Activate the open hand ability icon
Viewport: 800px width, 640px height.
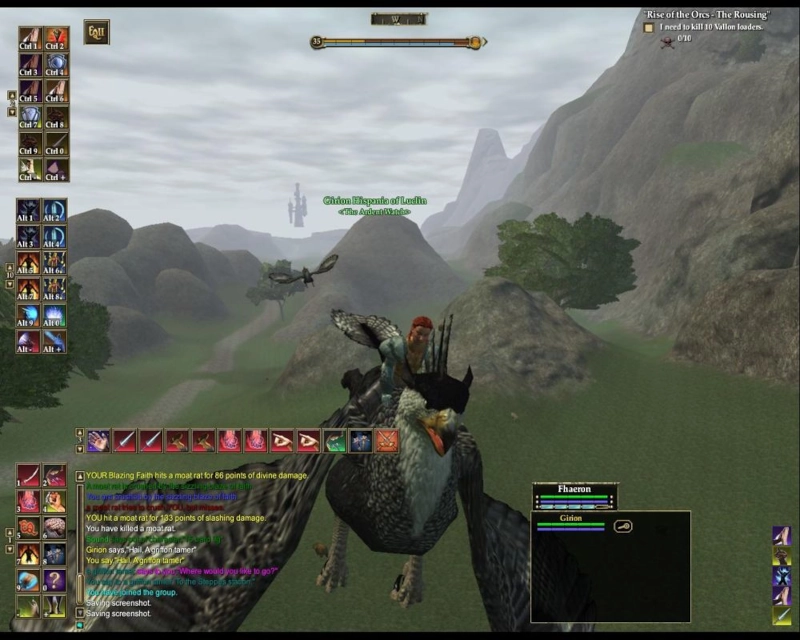(x=98, y=440)
